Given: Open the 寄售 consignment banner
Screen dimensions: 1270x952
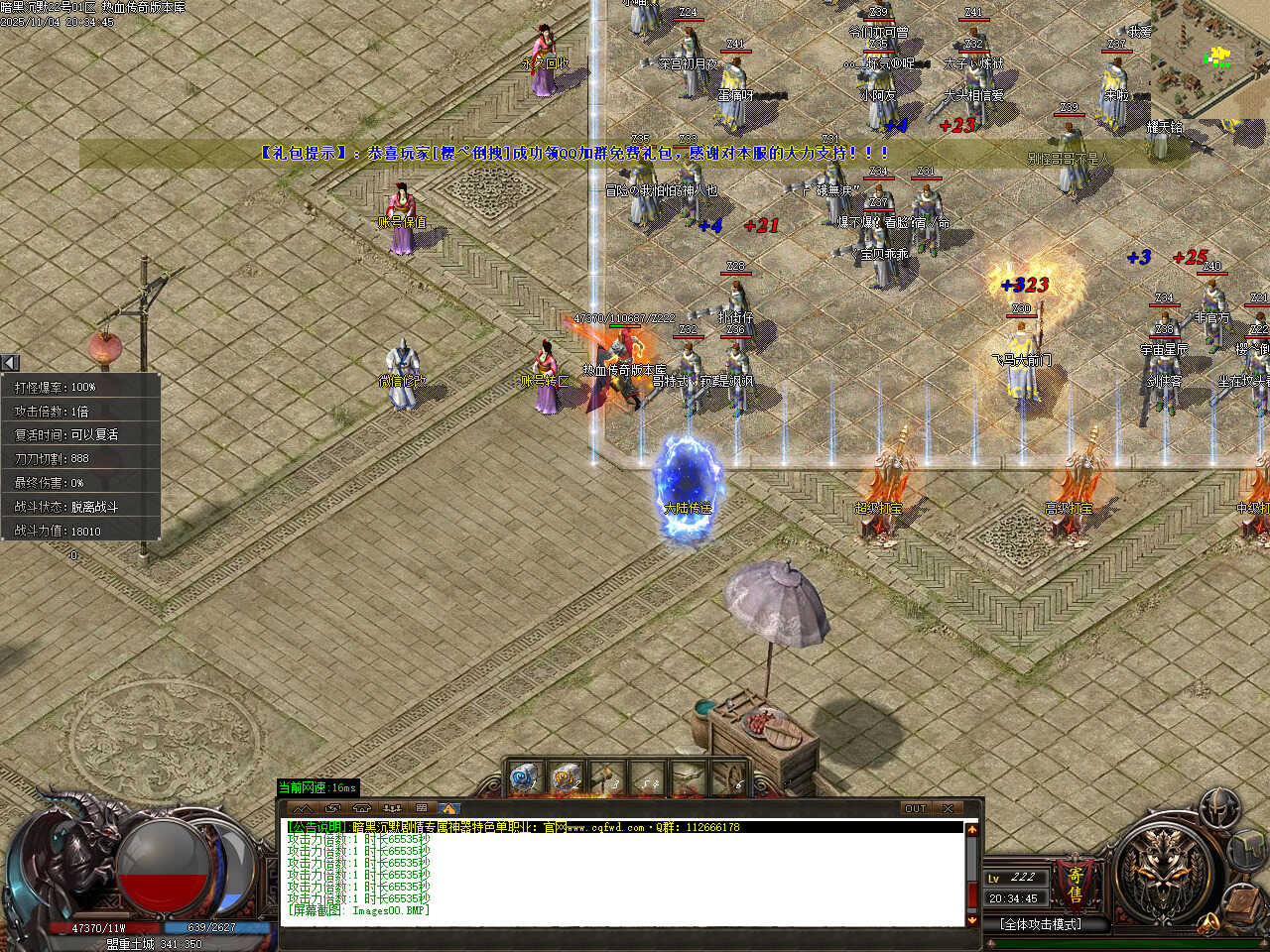Looking at the screenshot, I should 1075,885.
